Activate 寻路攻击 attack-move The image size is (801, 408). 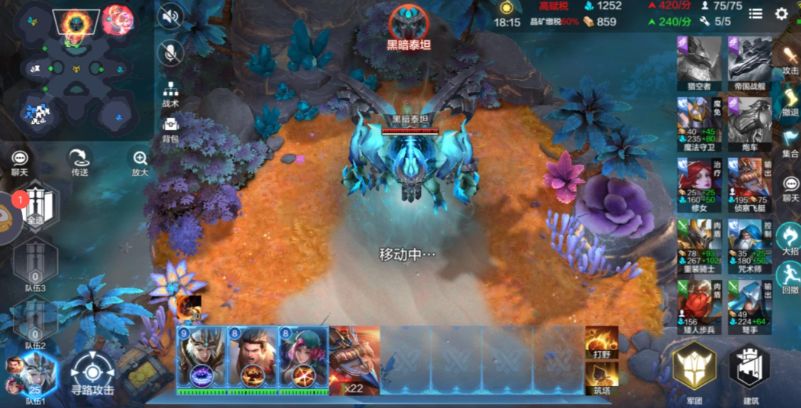[x=92, y=372]
